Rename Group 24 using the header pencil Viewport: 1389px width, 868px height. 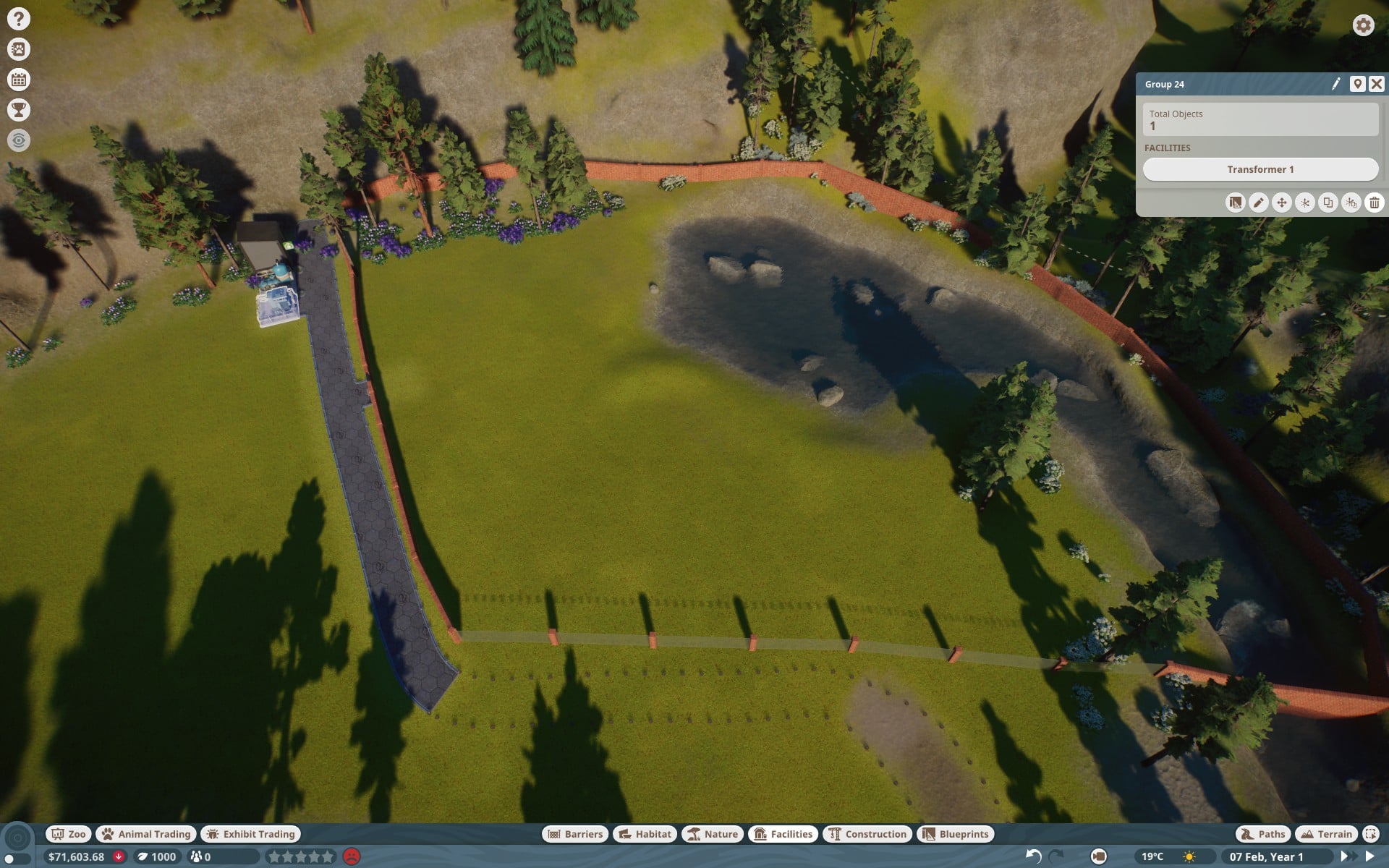[1336, 84]
